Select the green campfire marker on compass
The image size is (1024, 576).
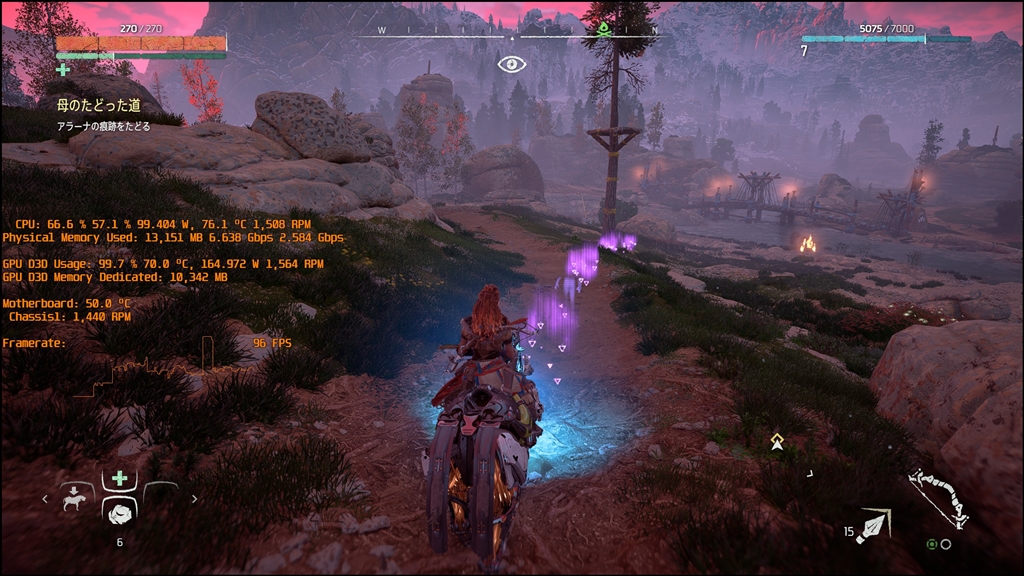pyautogui.click(x=604, y=29)
